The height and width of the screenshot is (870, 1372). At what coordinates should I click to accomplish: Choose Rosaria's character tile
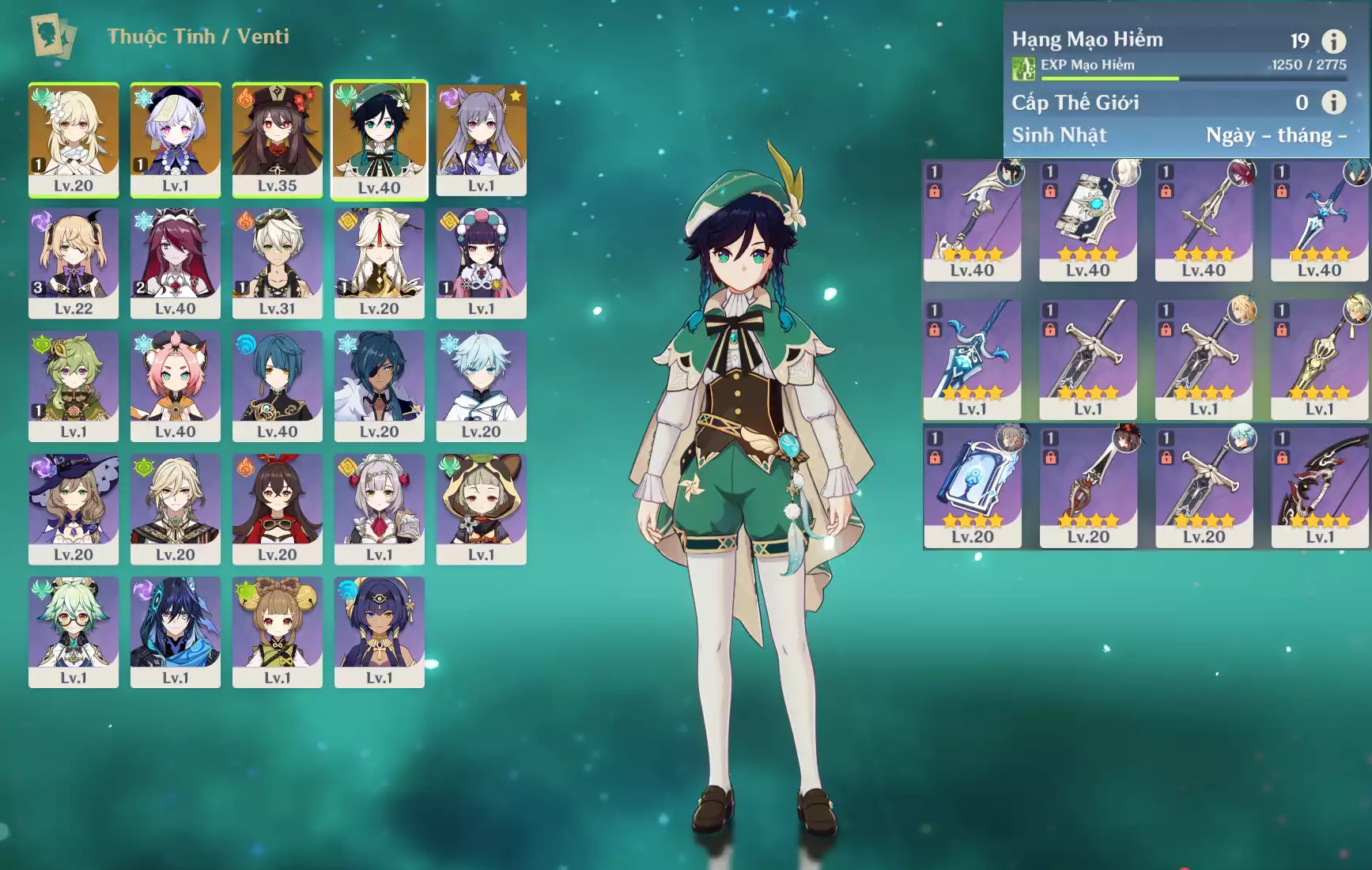[175, 263]
